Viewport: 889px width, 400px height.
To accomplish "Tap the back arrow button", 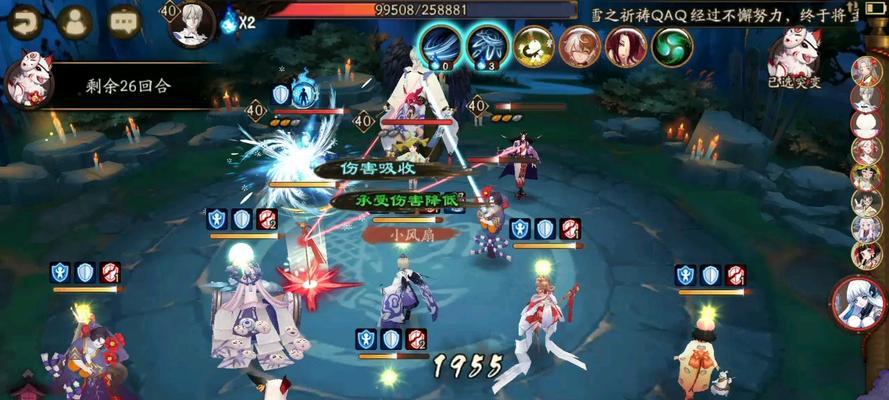I will (23, 21).
